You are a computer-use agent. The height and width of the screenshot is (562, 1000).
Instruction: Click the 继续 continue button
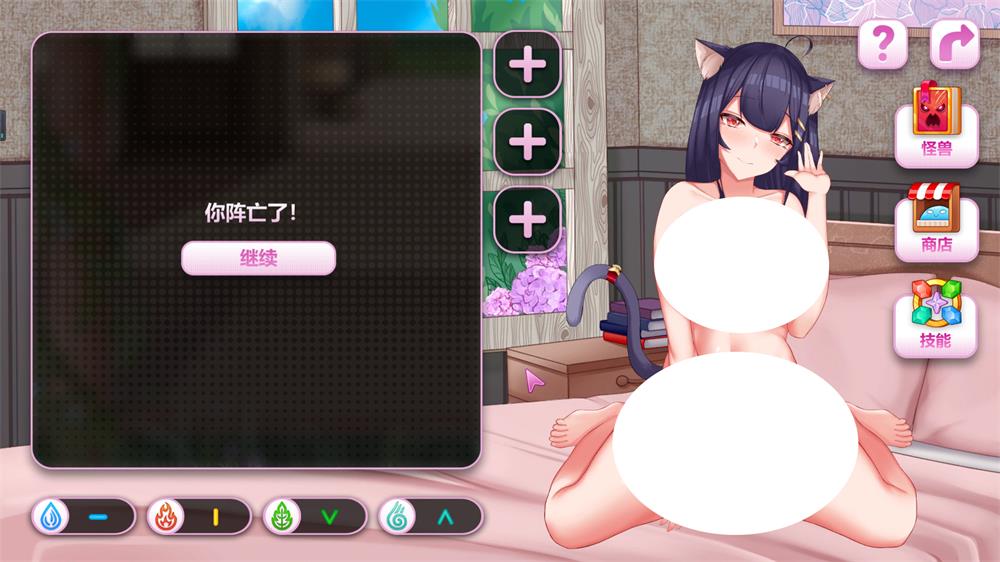pyautogui.click(x=258, y=258)
